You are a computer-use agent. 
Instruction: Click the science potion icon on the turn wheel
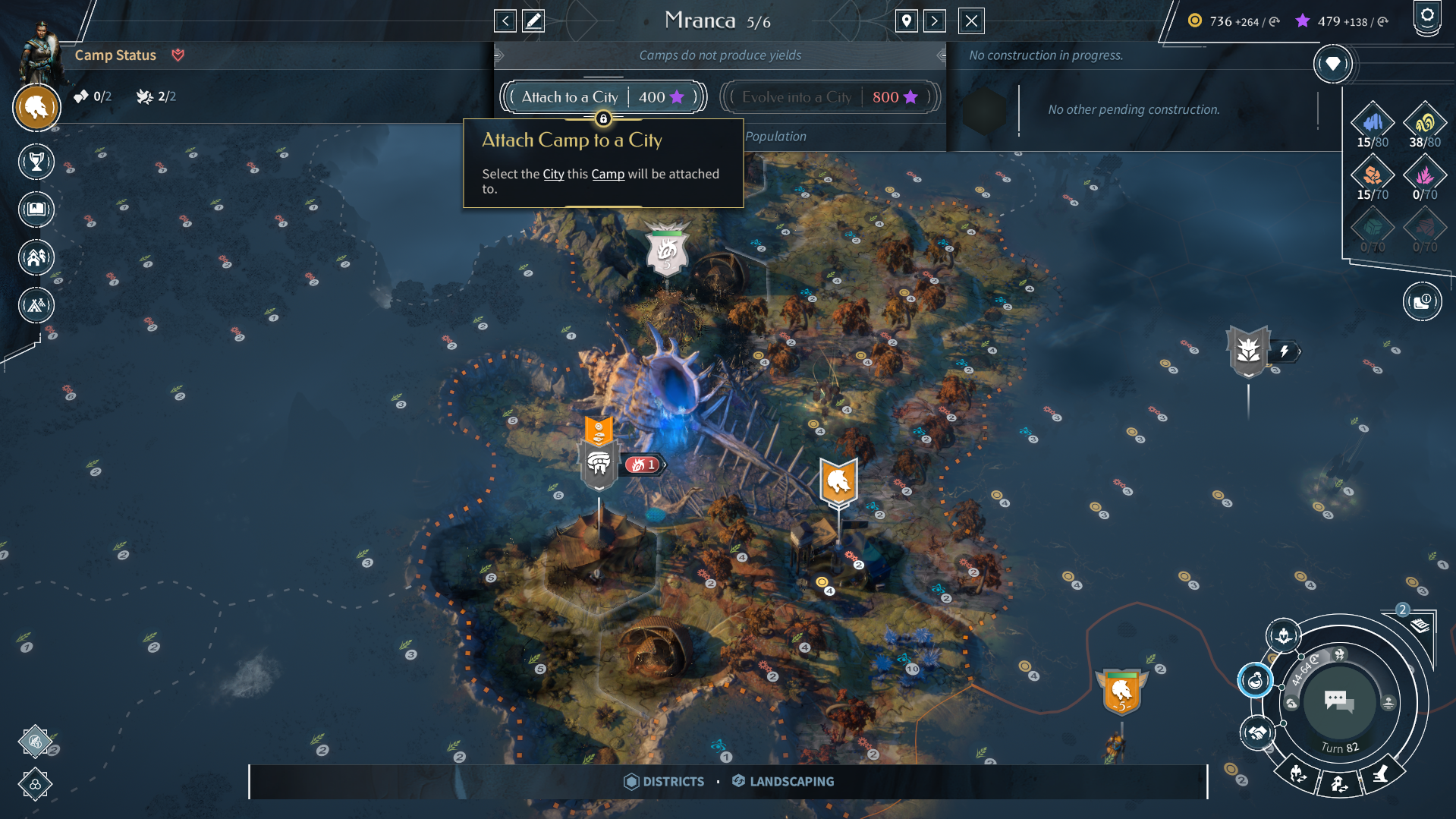click(x=1256, y=681)
